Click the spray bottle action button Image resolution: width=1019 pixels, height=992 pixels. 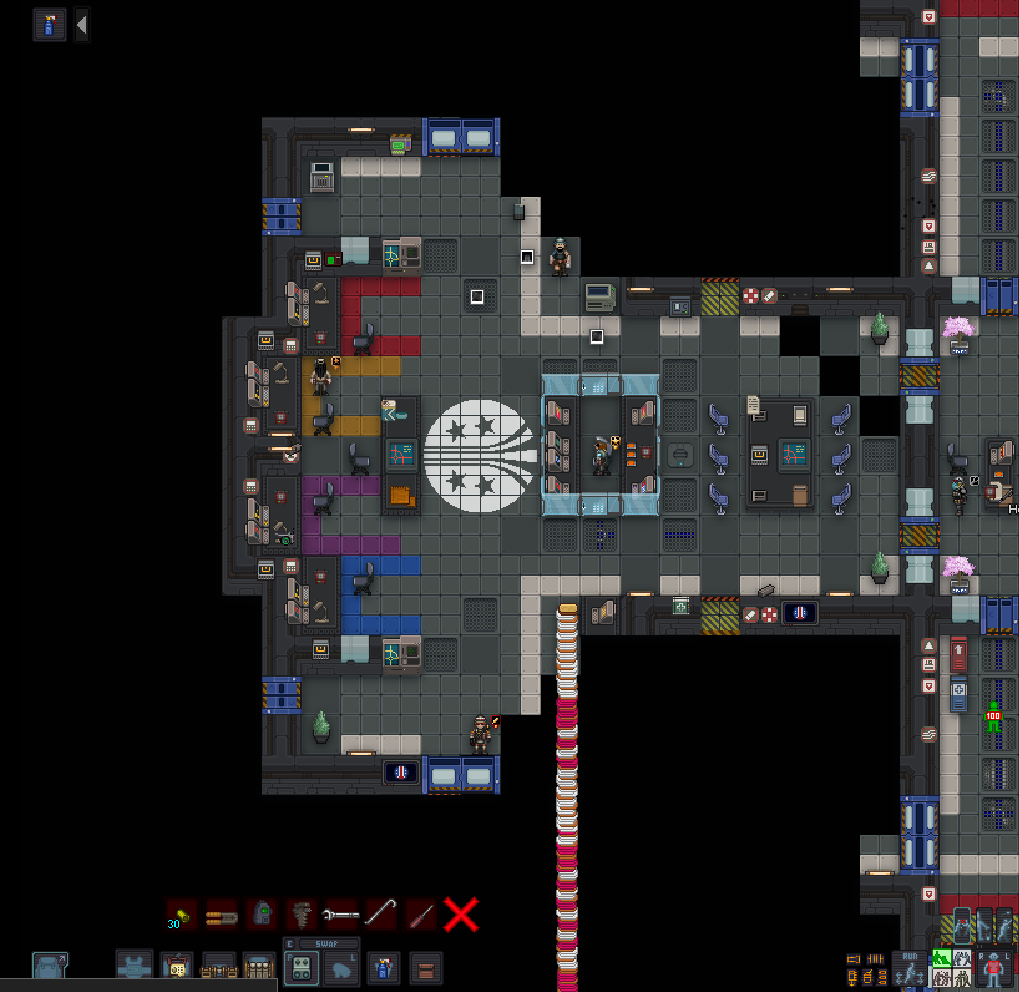point(50,25)
